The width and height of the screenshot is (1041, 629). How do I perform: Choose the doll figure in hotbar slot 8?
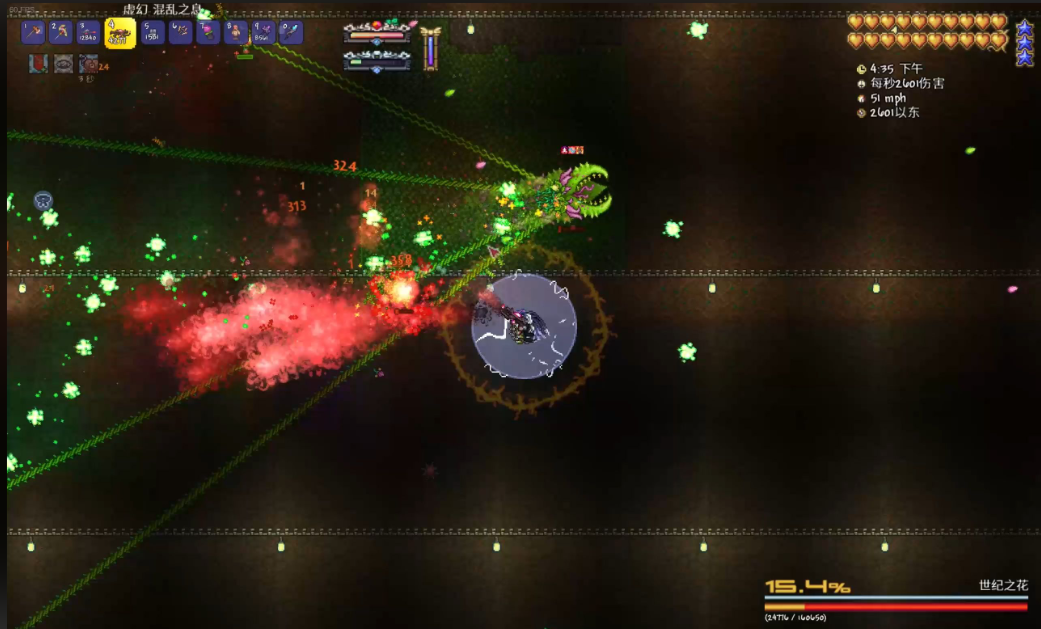pyautogui.click(x=235, y=33)
